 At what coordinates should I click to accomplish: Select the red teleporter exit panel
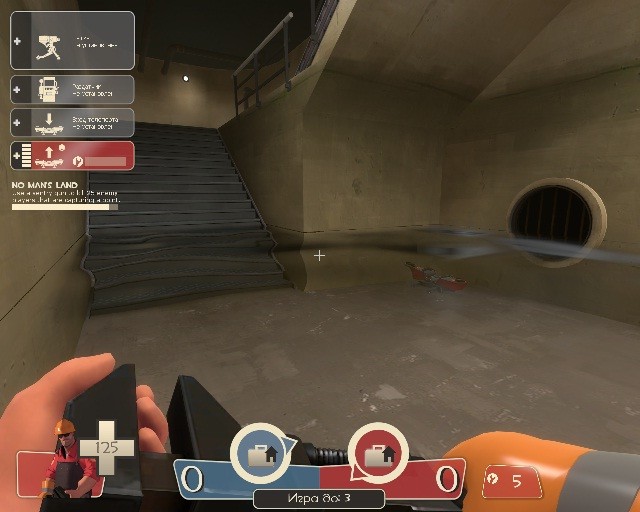pyautogui.click(x=72, y=156)
